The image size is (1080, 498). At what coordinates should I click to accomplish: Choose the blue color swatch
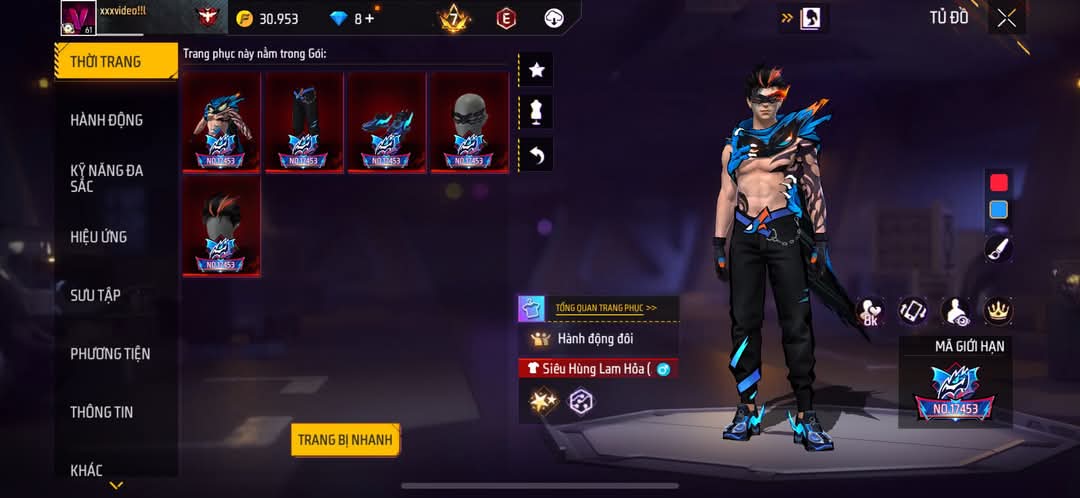tap(998, 210)
